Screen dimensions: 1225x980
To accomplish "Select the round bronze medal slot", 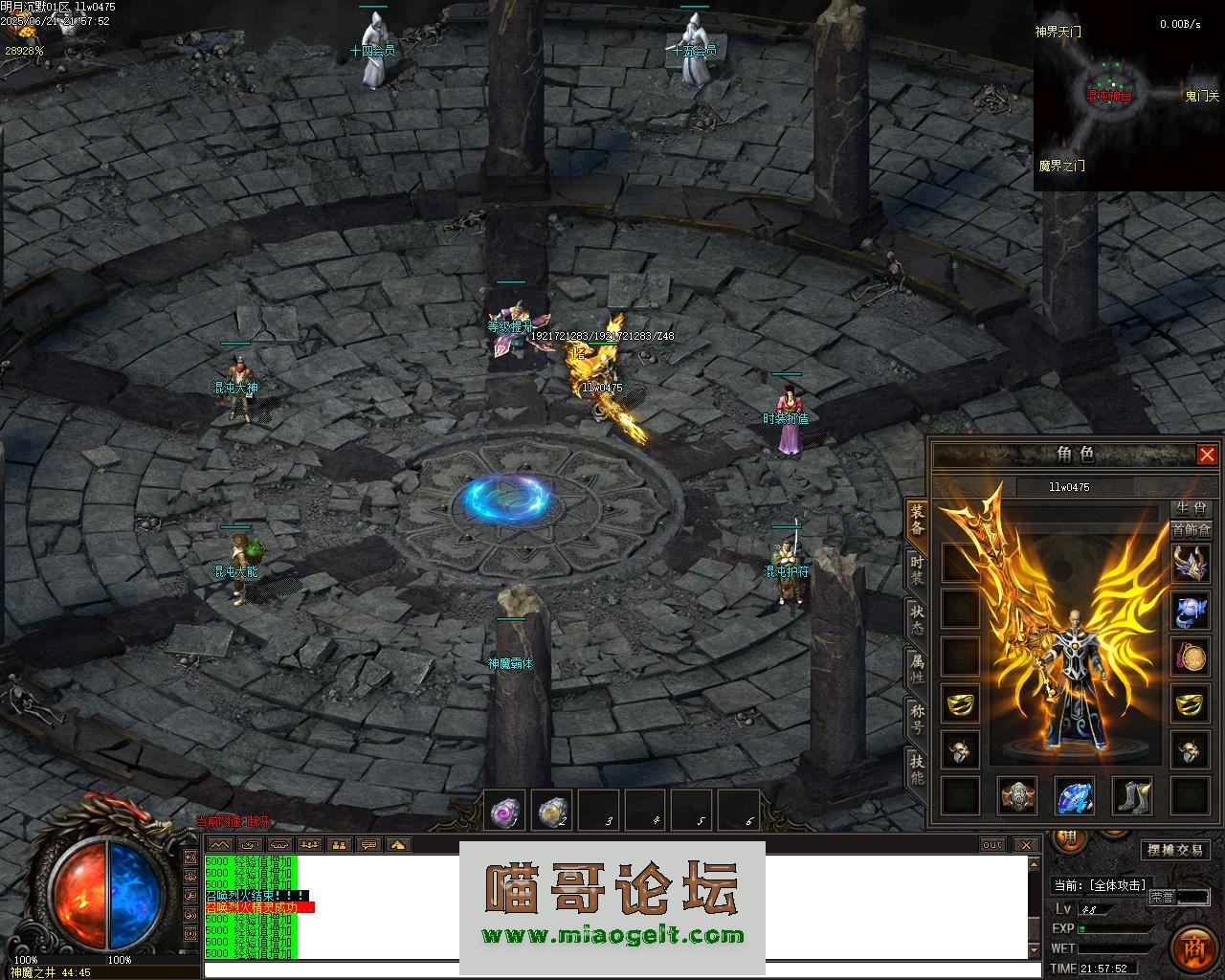I will (x=1191, y=657).
